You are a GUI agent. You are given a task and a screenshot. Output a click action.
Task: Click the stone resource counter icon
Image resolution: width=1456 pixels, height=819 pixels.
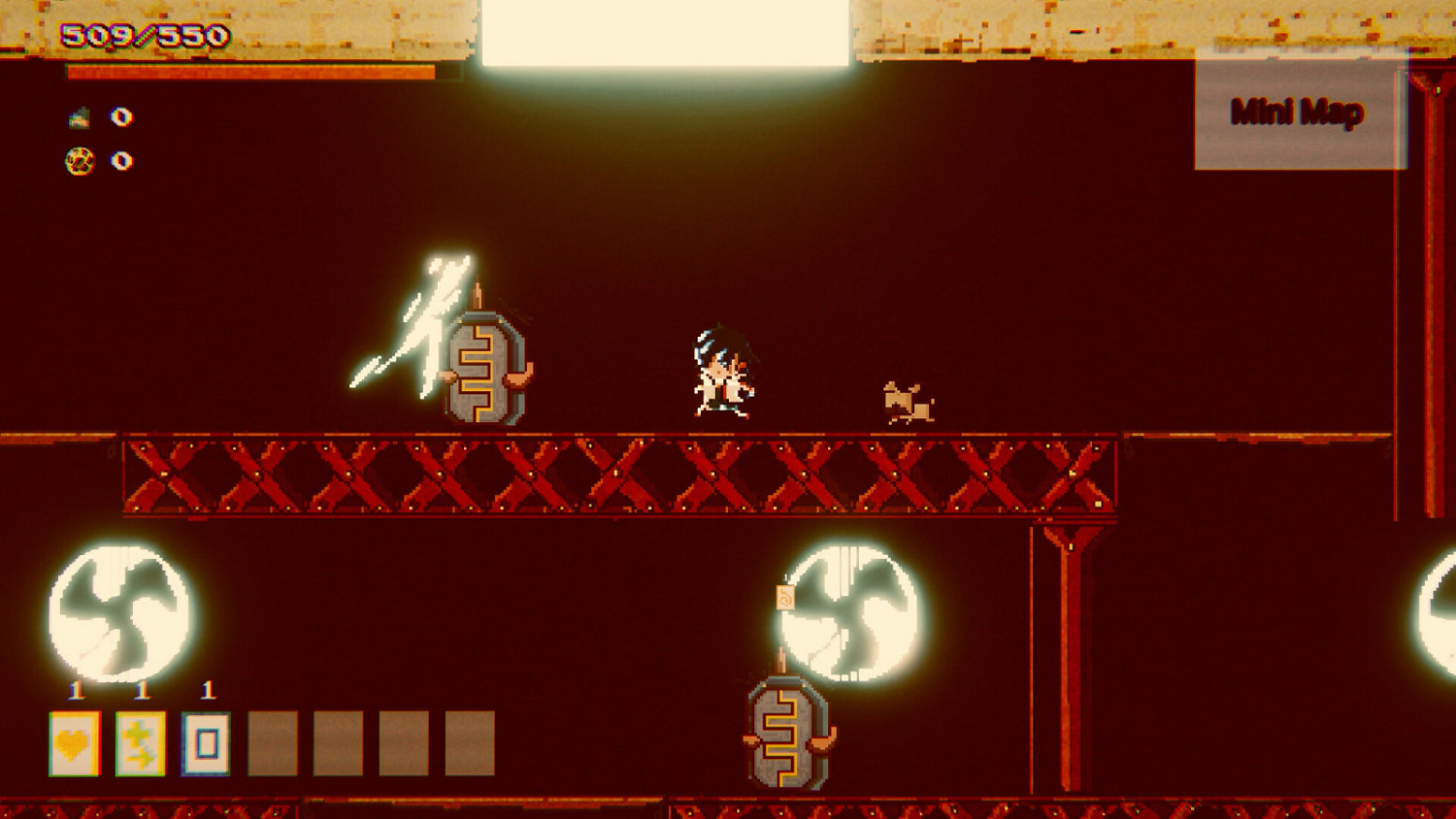pyautogui.click(x=80, y=118)
